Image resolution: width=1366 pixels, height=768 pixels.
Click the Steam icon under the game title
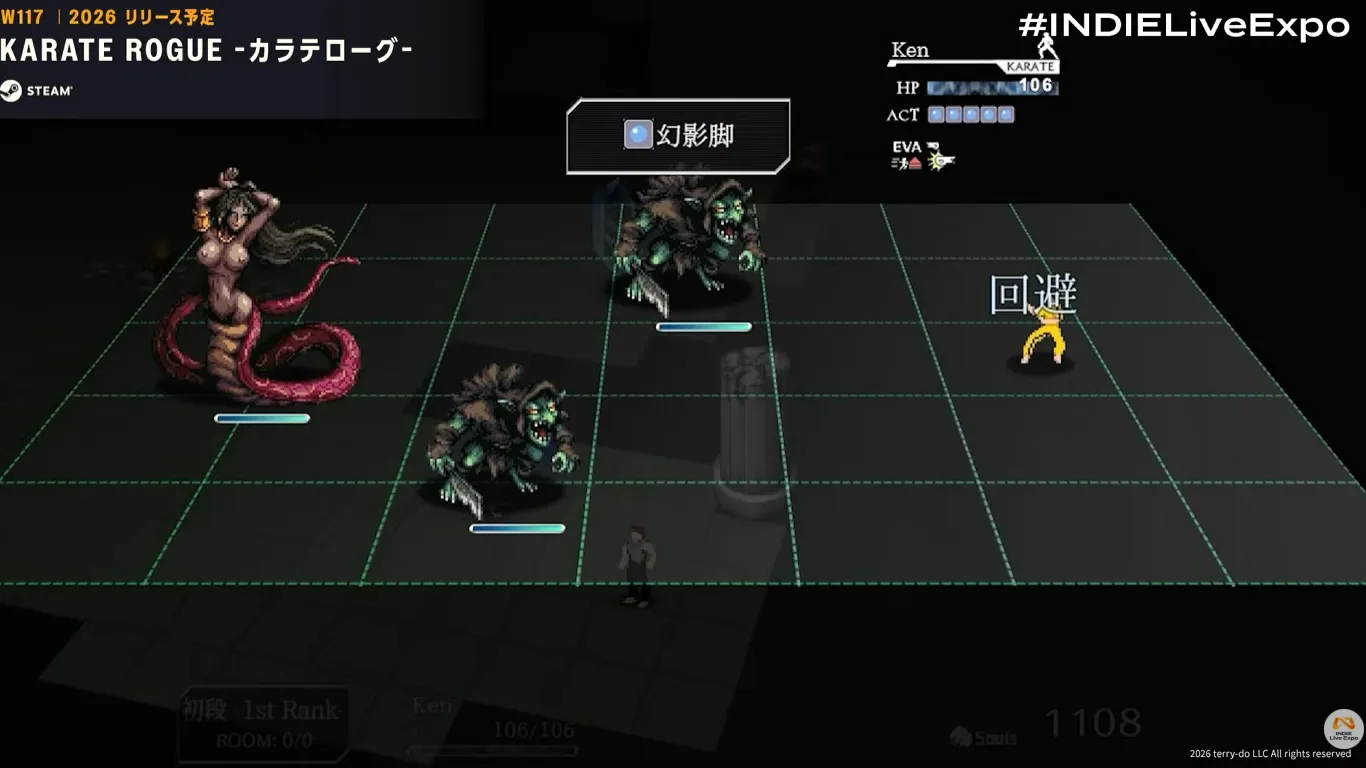[x=15, y=90]
